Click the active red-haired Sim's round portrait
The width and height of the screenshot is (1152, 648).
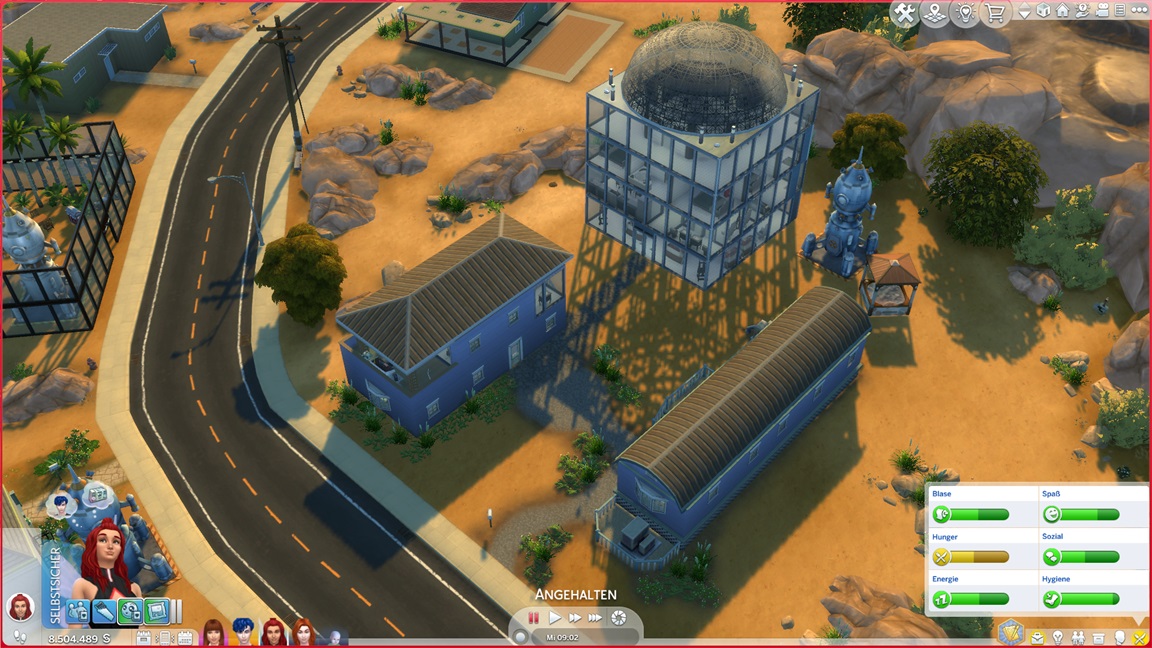tap(18, 606)
